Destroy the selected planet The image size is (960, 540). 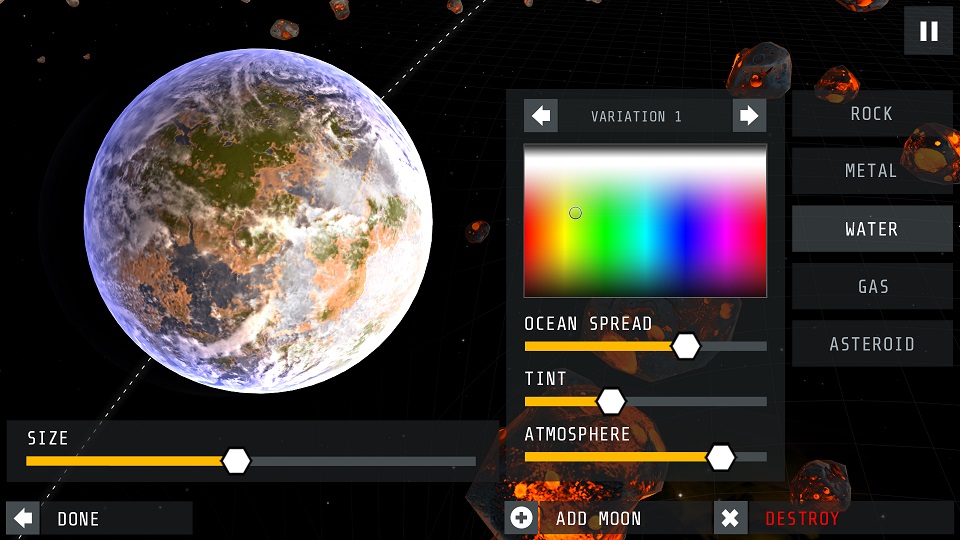800,518
